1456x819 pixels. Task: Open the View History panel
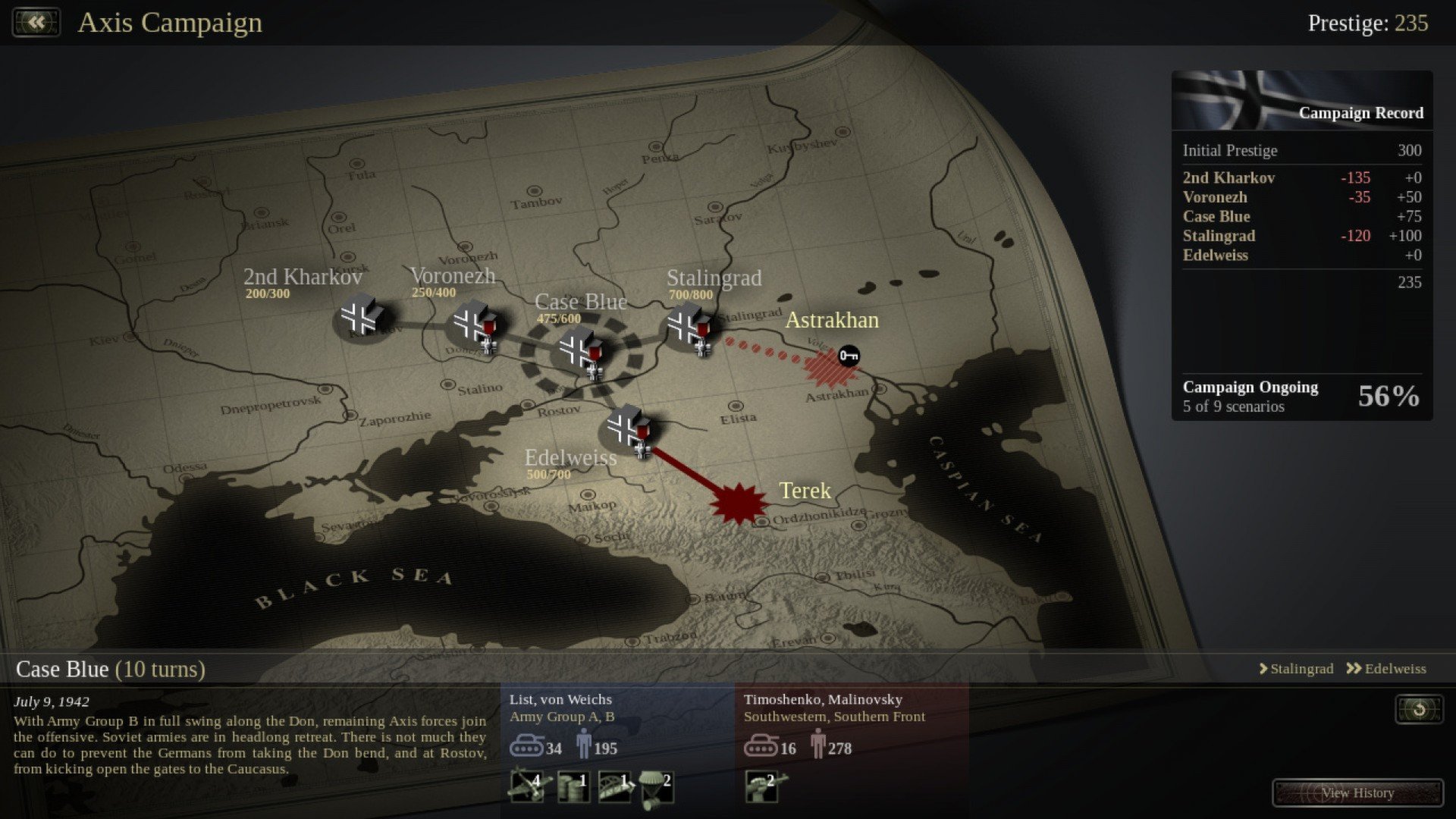pos(1357,792)
